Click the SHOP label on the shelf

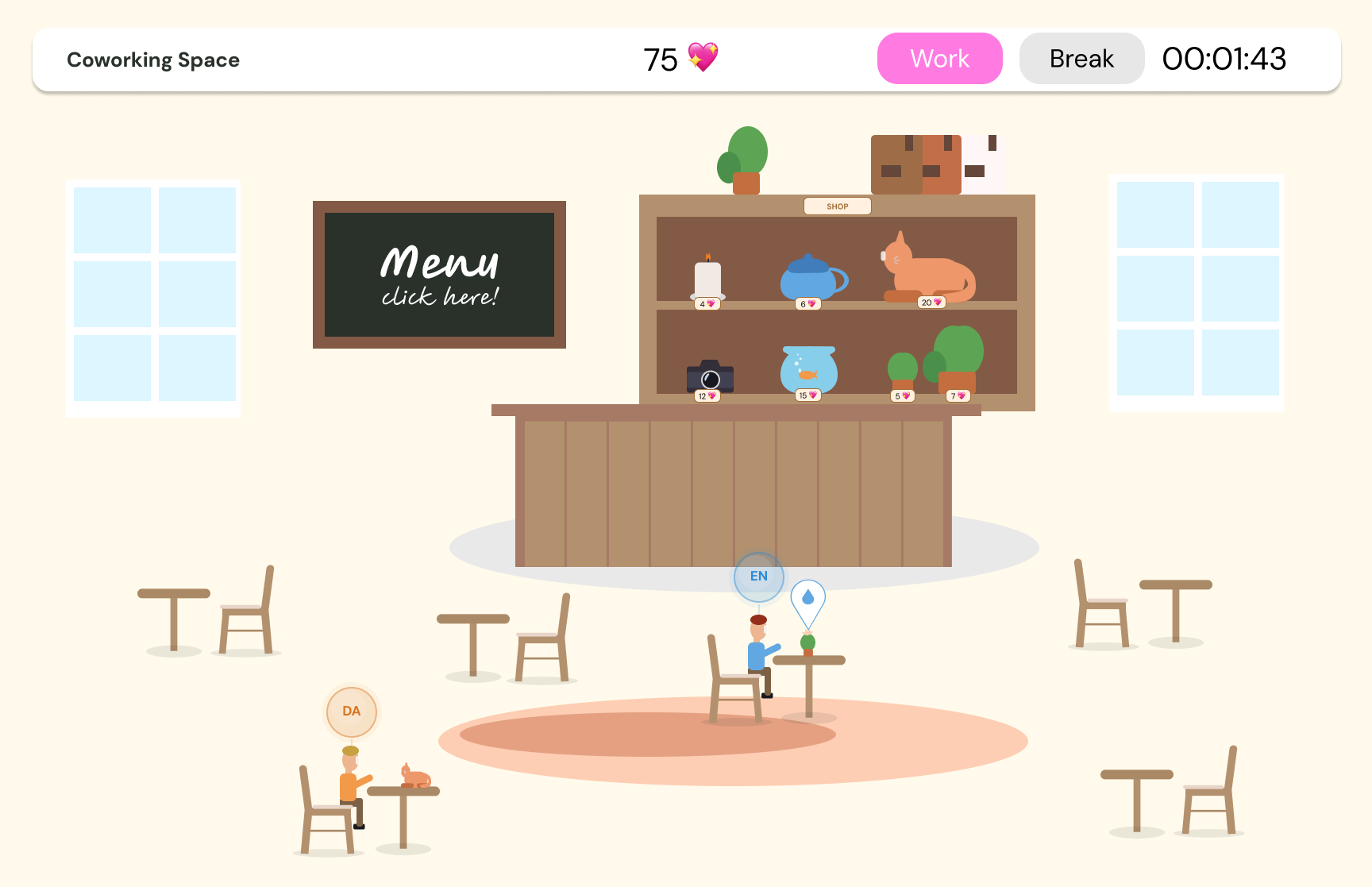coord(837,206)
